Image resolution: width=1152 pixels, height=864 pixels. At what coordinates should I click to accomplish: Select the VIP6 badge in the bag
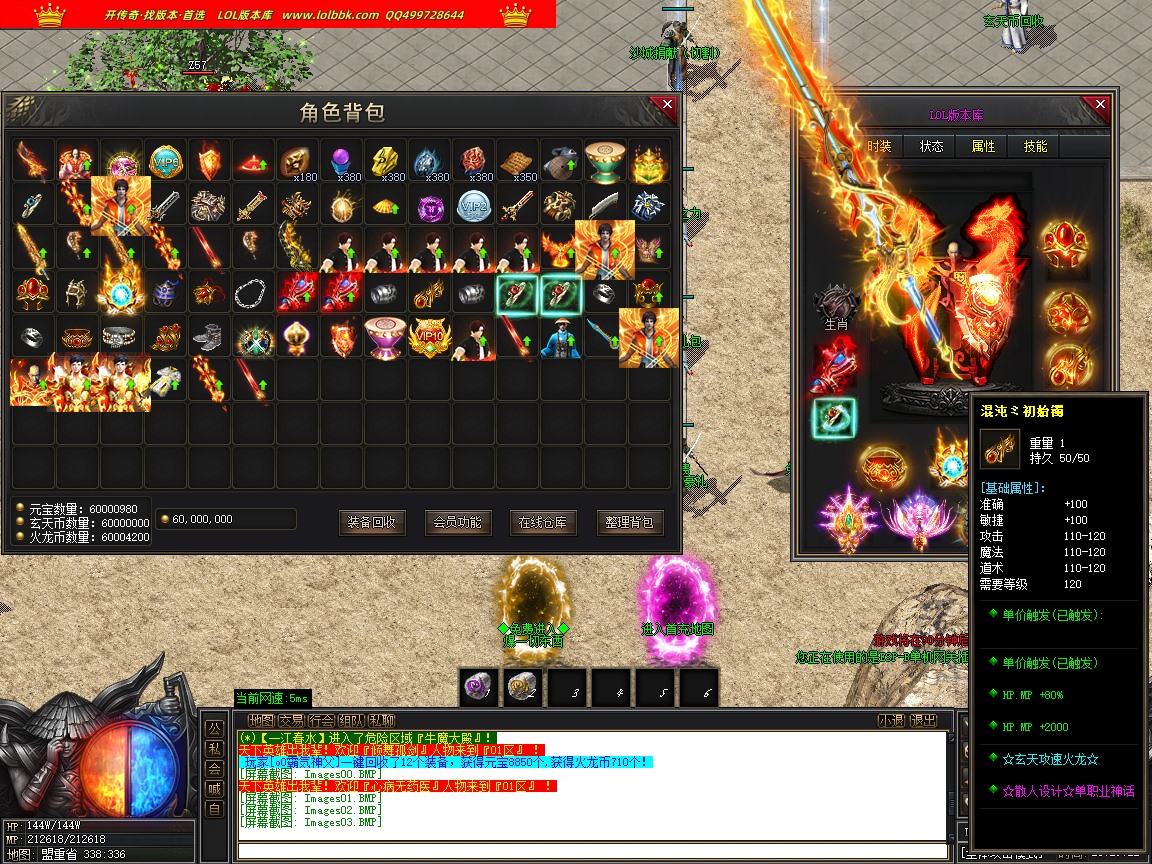pos(165,161)
